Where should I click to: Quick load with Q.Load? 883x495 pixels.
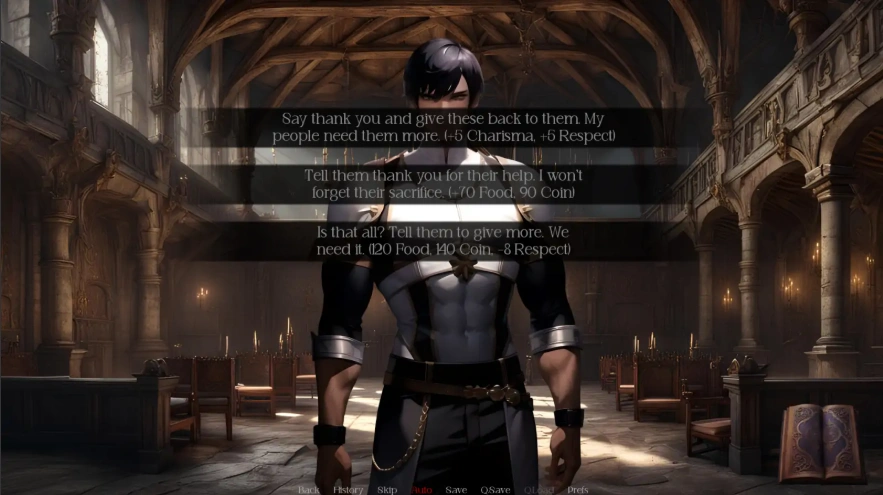tap(538, 490)
